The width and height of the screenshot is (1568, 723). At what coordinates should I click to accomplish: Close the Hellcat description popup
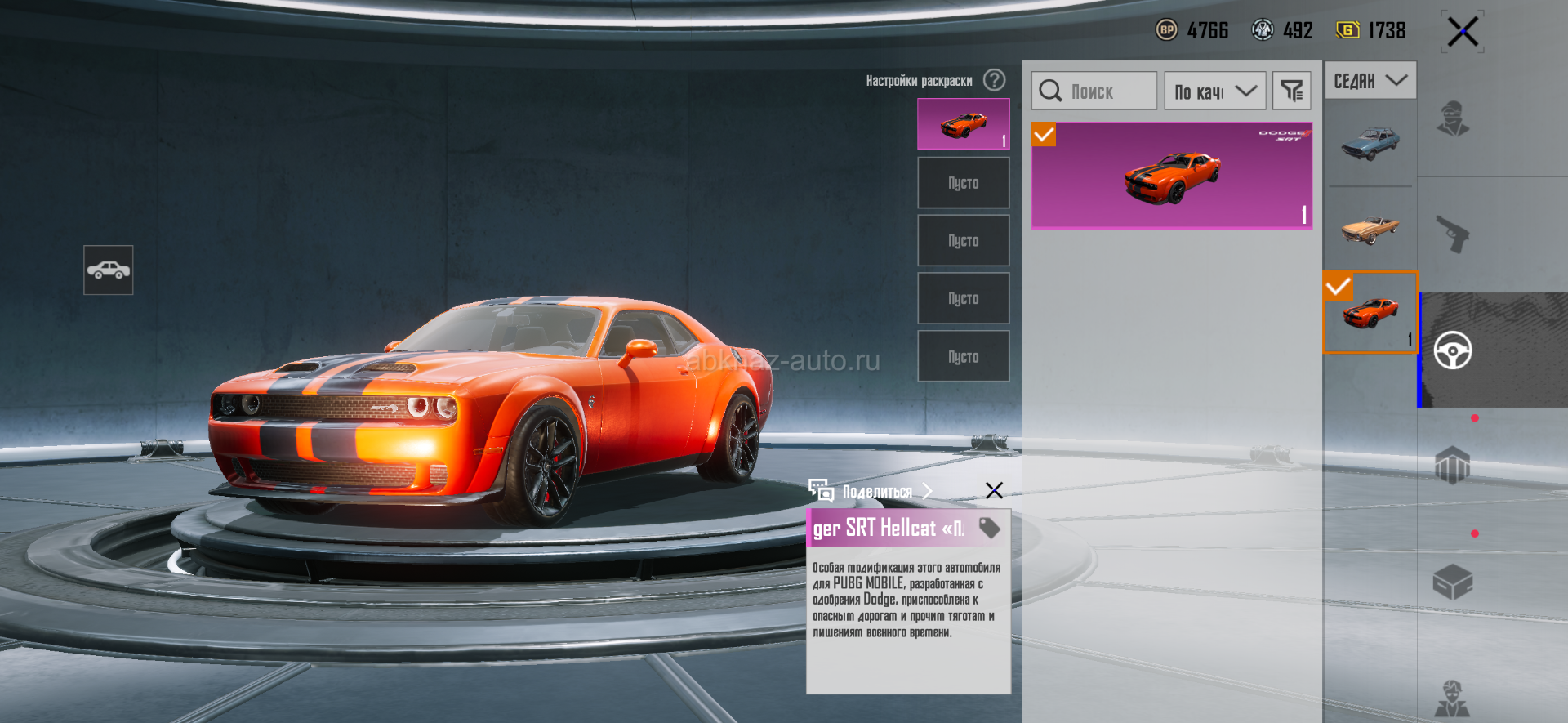(994, 490)
